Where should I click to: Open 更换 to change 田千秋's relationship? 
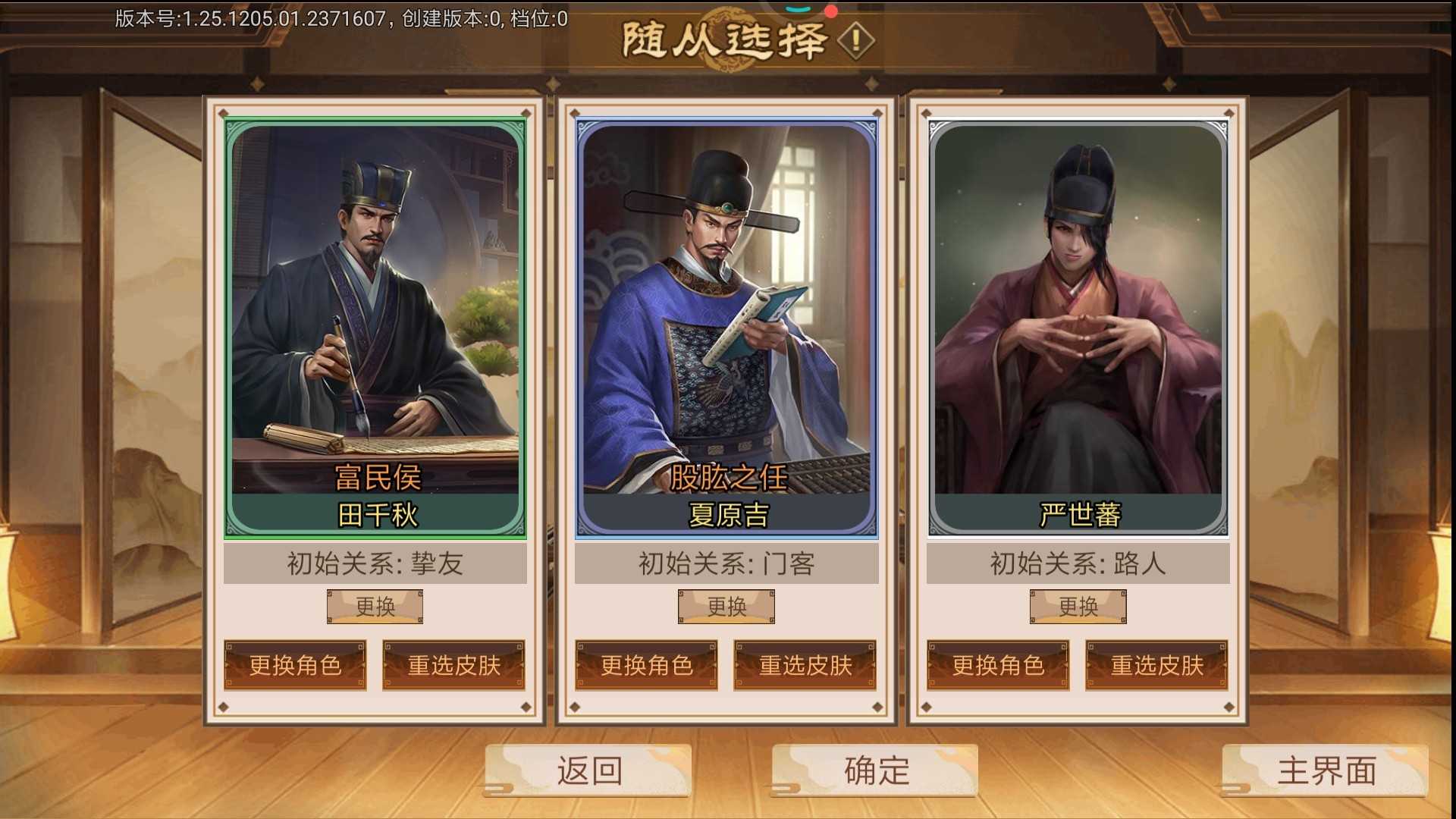pos(374,606)
